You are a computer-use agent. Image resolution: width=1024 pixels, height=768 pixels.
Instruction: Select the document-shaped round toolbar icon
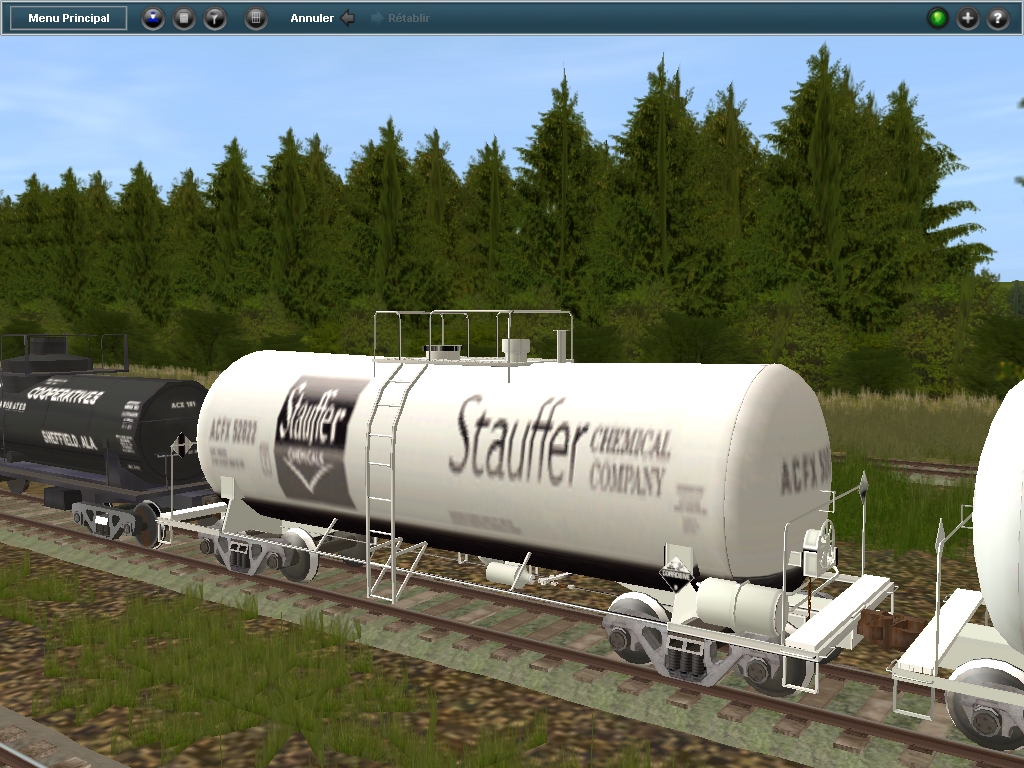(x=184, y=18)
